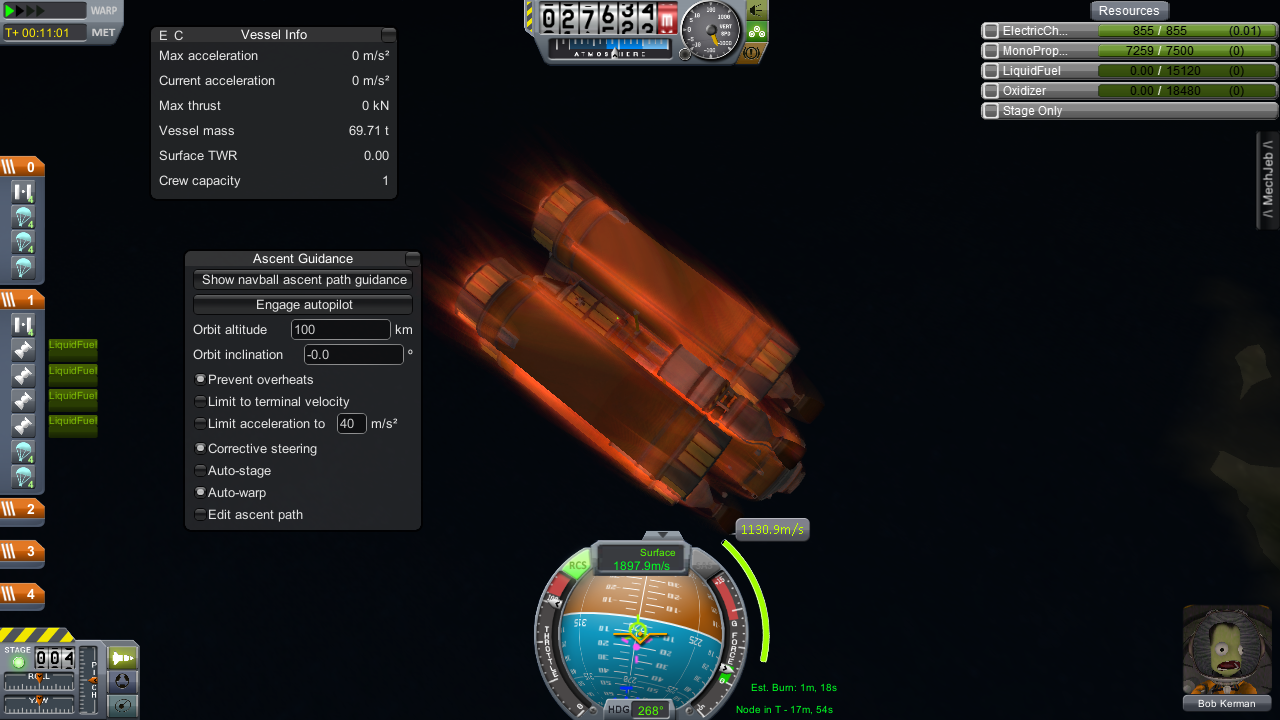Select the Orbit inclination text field
The height and width of the screenshot is (720, 1280).
click(353, 355)
